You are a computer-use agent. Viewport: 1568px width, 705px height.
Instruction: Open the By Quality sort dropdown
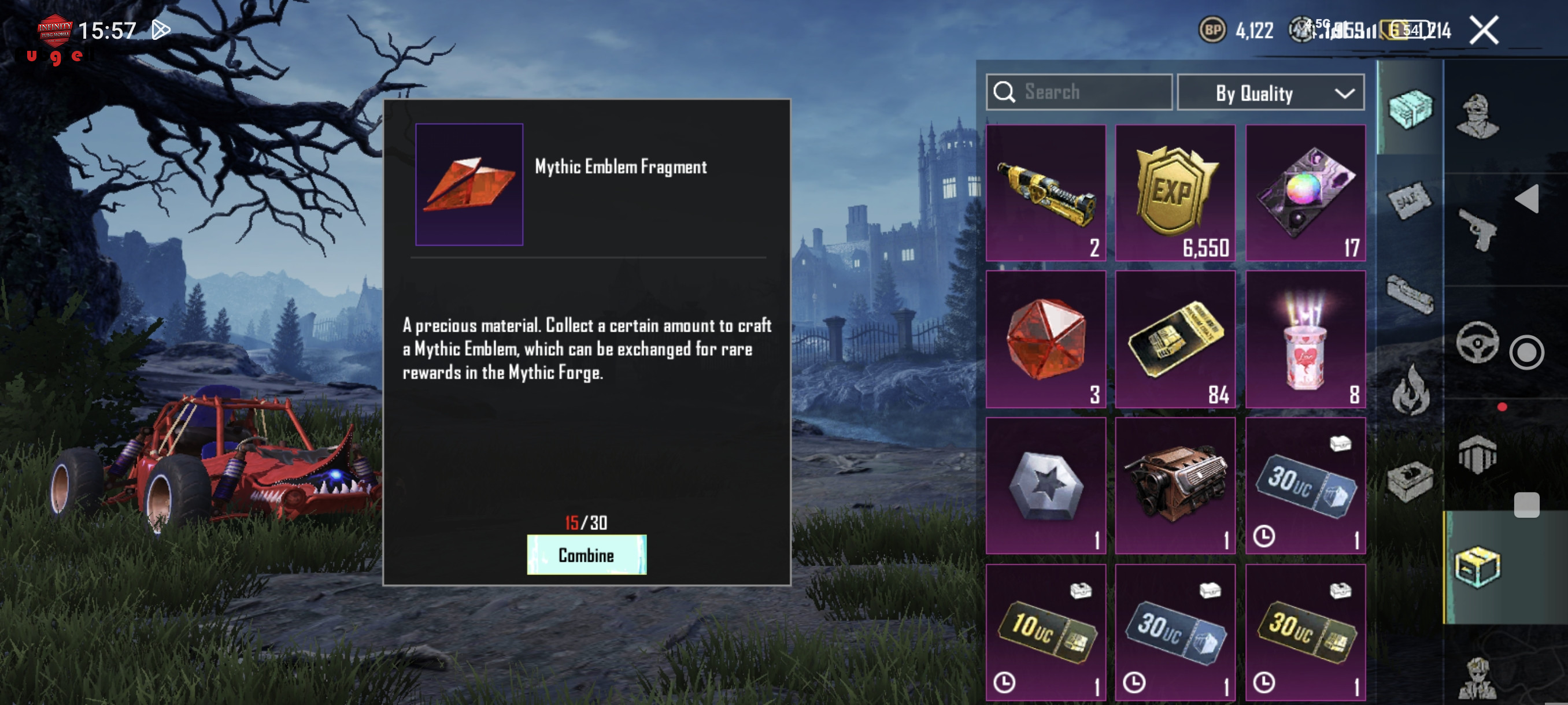coord(1270,93)
